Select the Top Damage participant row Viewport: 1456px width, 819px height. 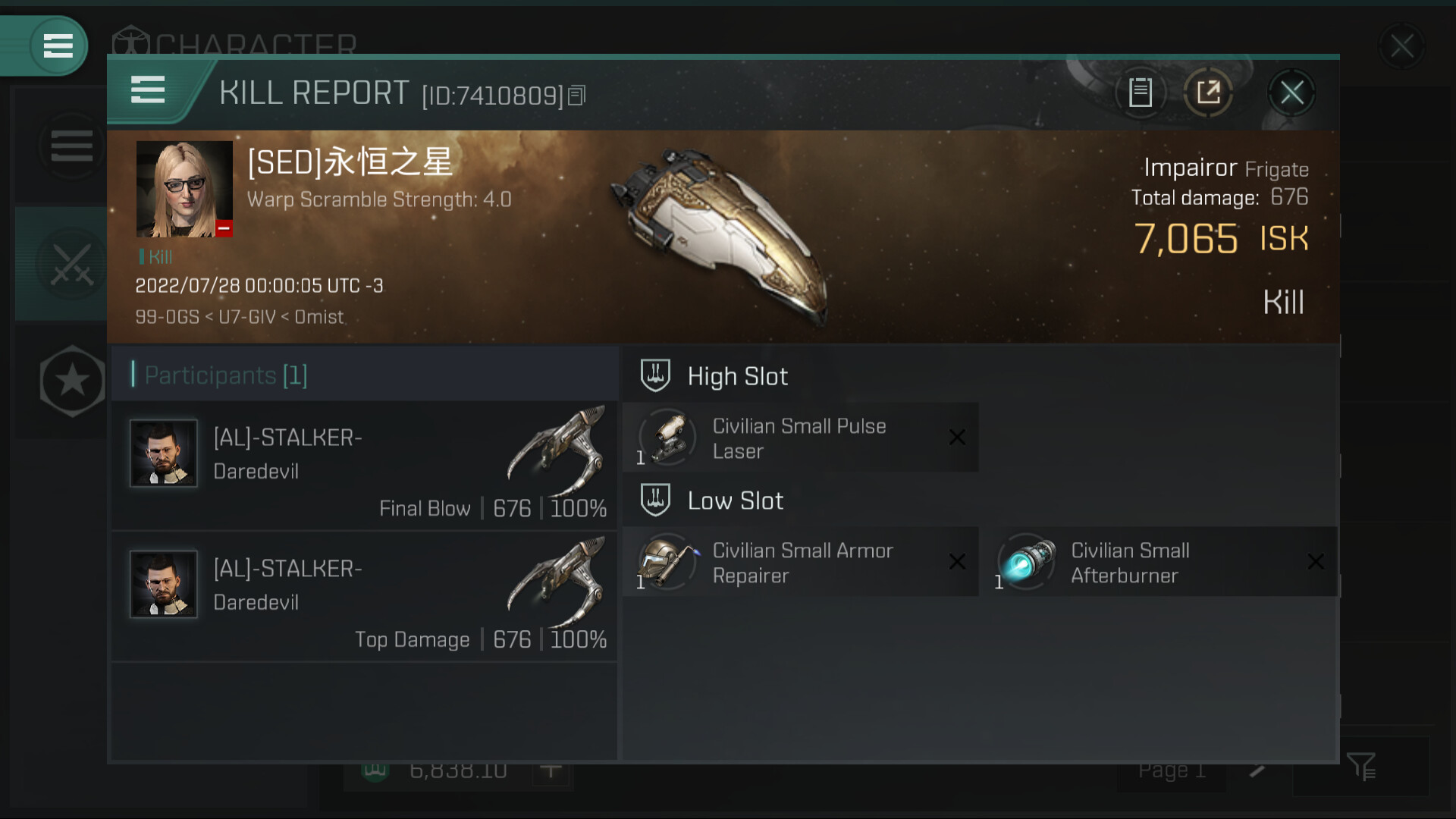click(364, 597)
